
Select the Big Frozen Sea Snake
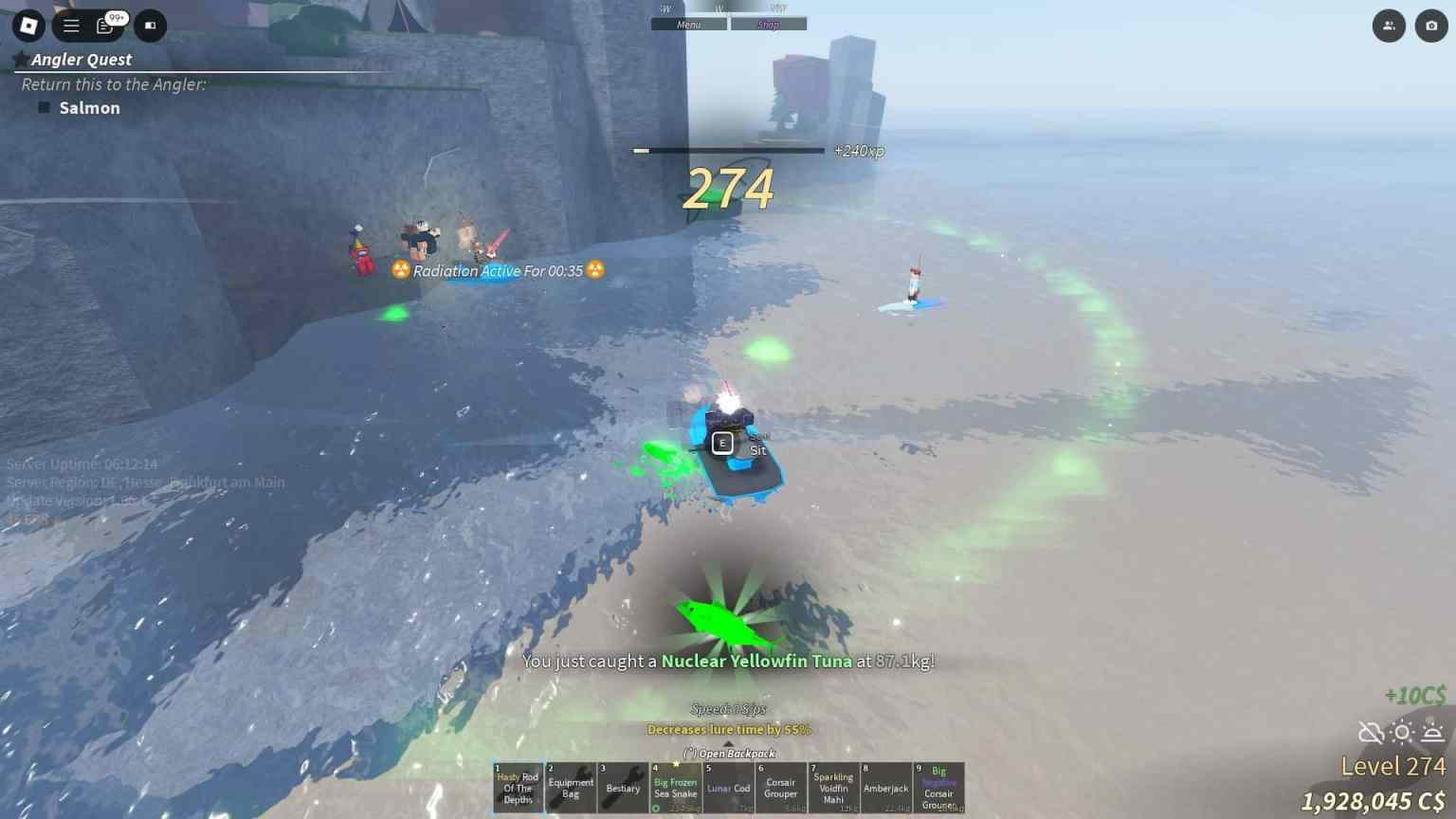[675, 788]
